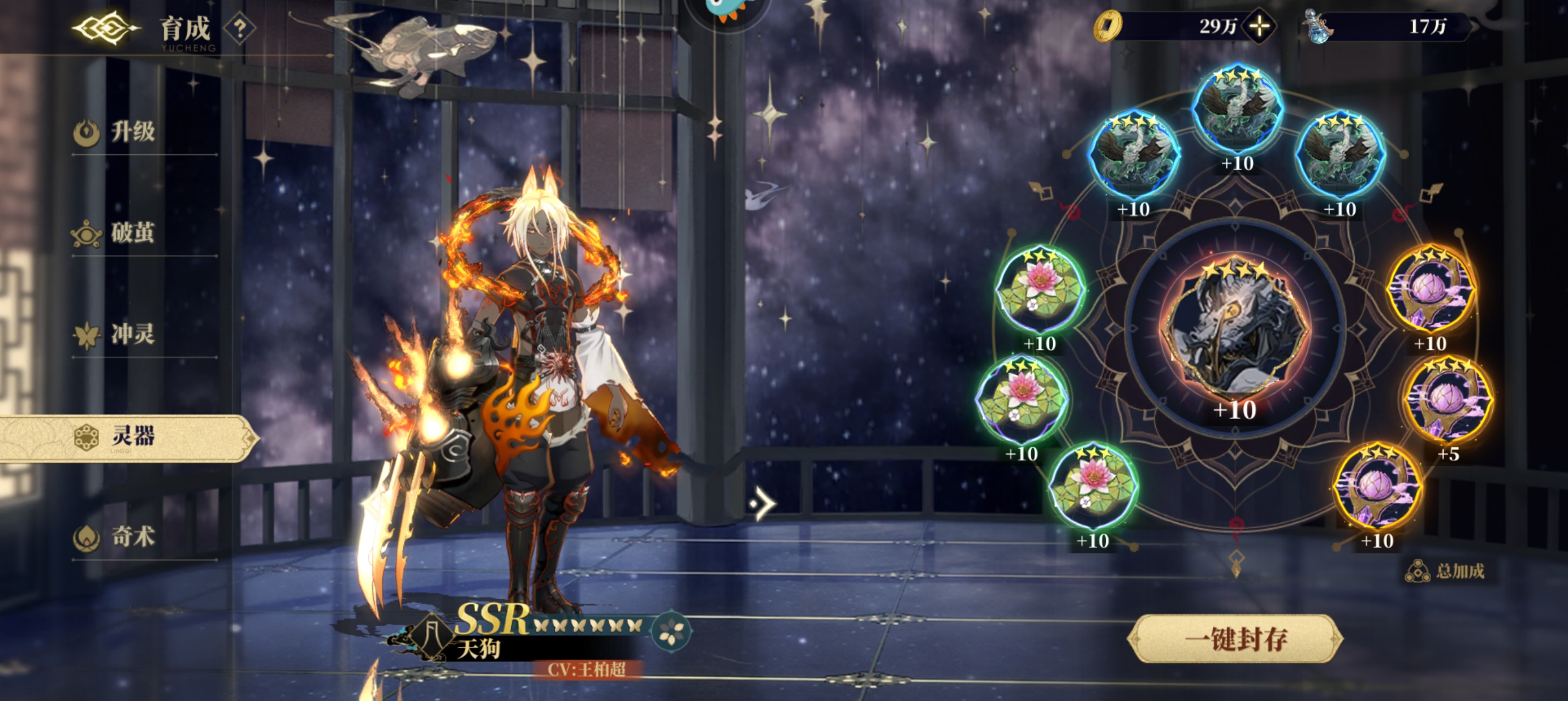Select the topmost bird artifact slot
The height and width of the screenshot is (701, 1568).
(1237, 110)
